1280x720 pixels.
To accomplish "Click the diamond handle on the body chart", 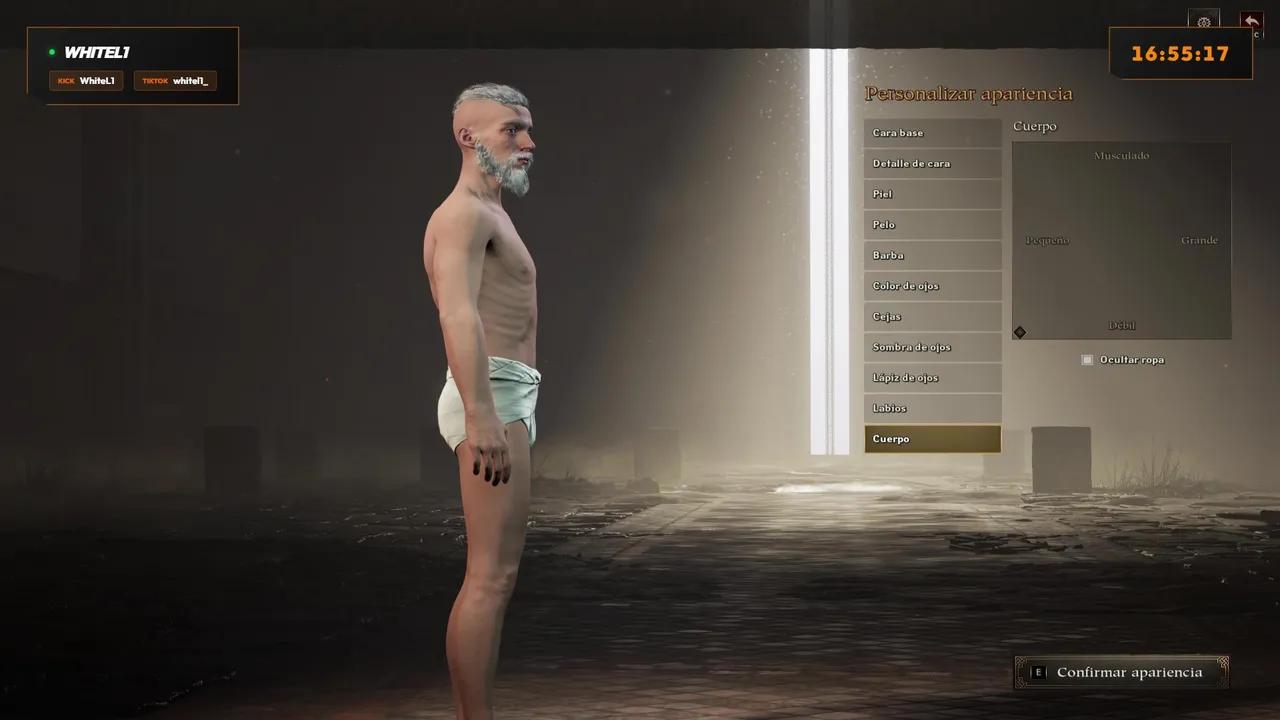I will point(1020,331).
